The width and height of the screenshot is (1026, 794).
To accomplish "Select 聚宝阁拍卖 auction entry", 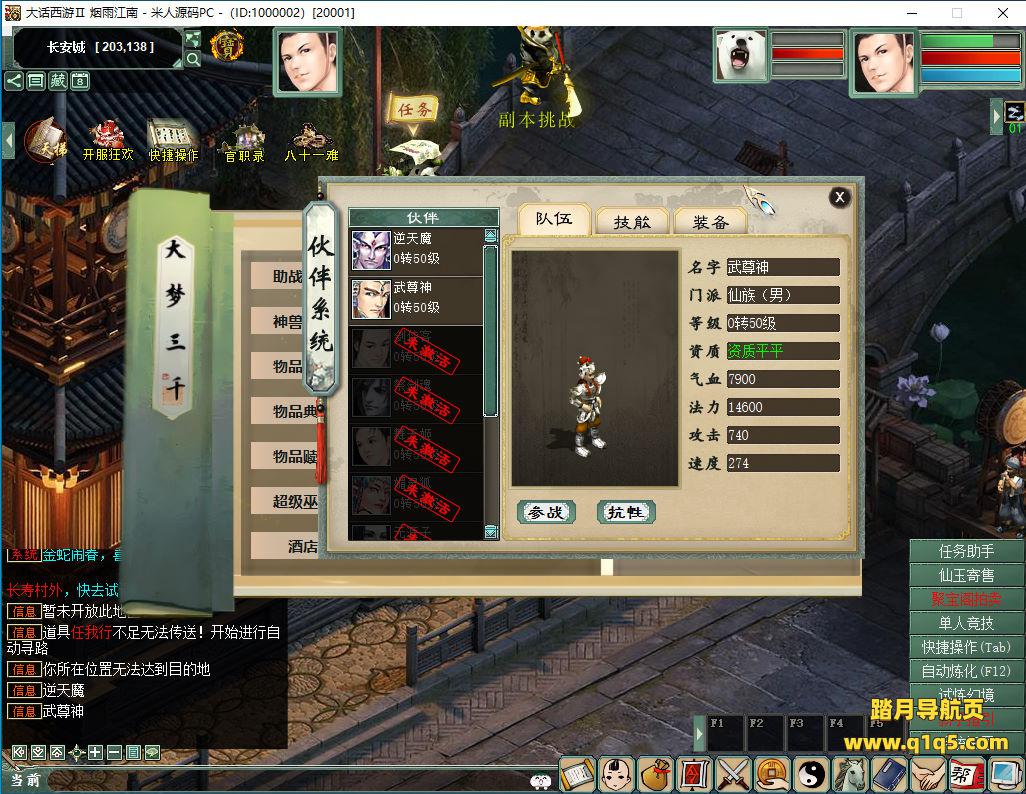I will 966,599.
